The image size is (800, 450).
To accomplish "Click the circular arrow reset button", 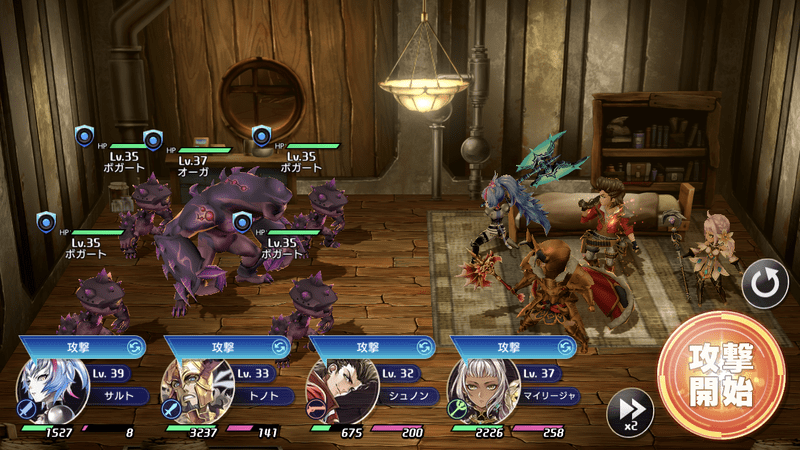I will coord(765,286).
